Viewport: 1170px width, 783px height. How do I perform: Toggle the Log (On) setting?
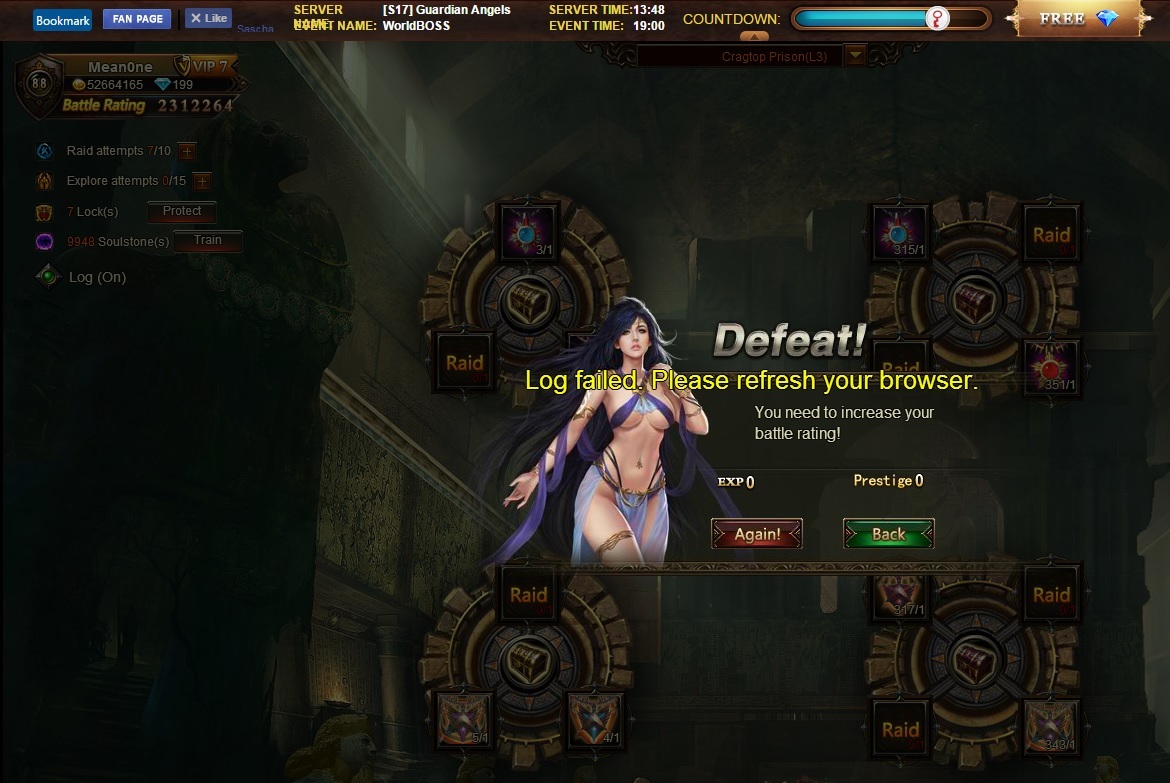[97, 277]
